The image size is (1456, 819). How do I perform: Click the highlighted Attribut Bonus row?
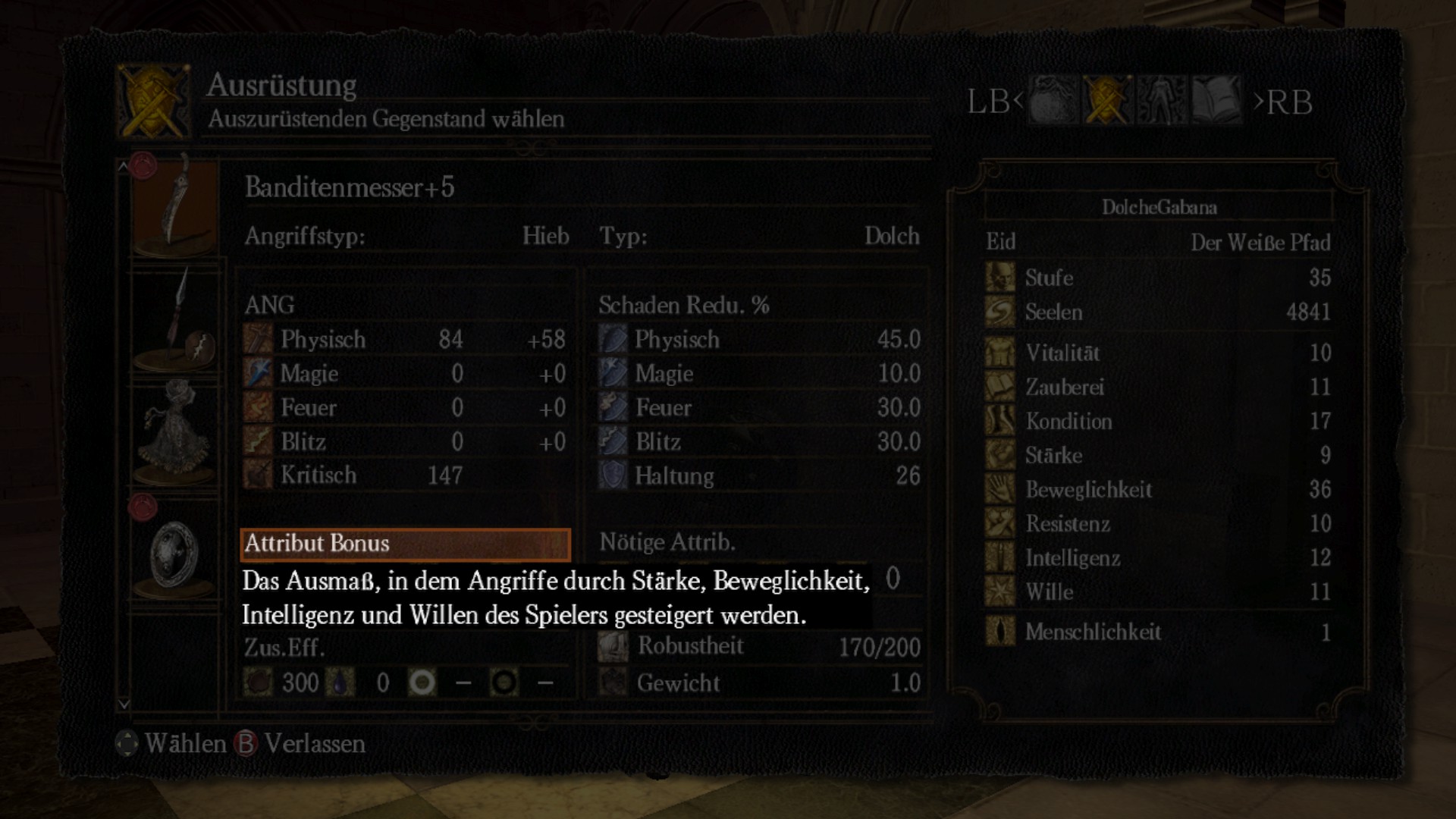pyautogui.click(x=406, y=544)
